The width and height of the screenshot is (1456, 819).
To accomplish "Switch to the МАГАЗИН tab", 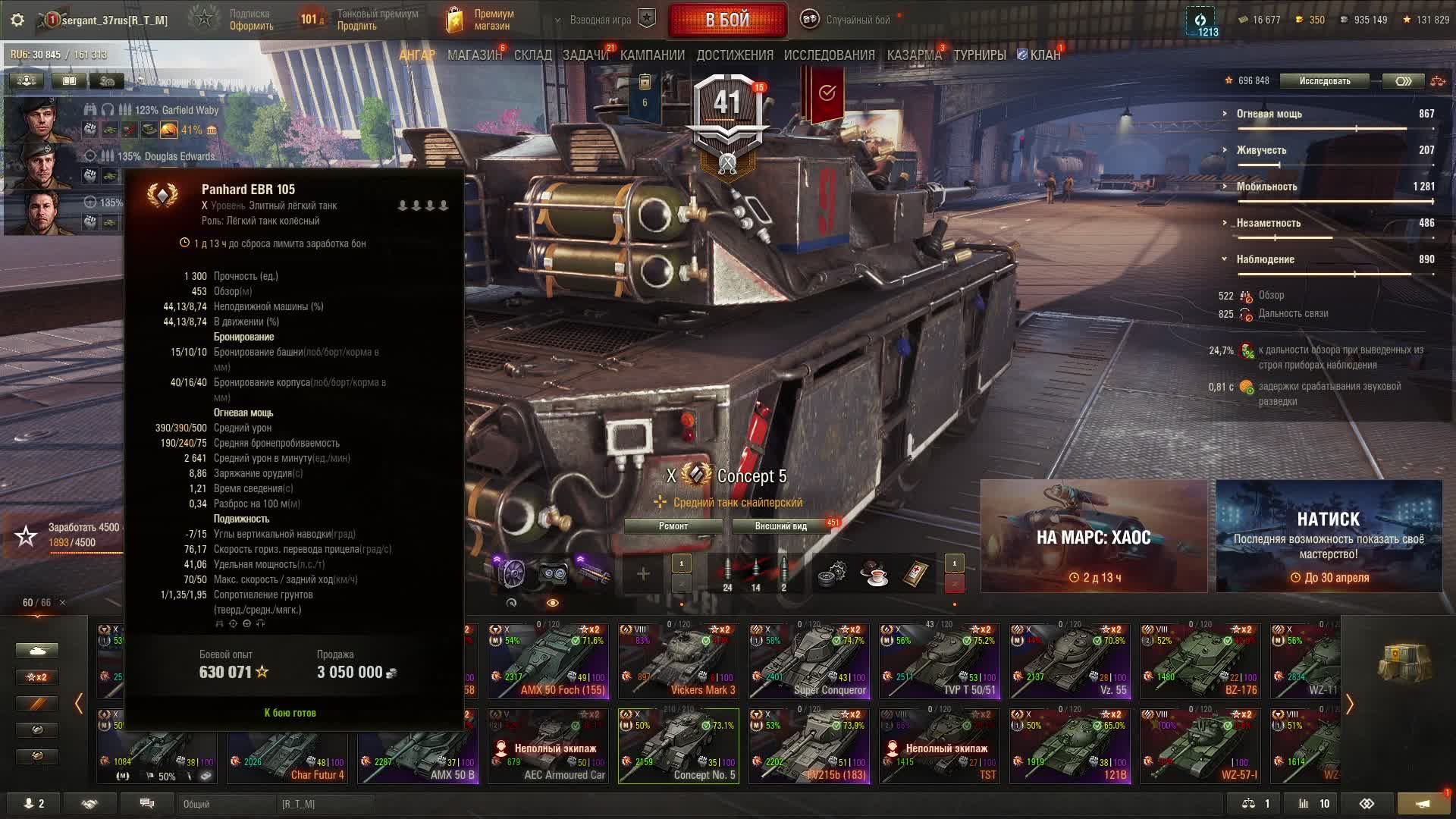I will click(x=475, y=55).
